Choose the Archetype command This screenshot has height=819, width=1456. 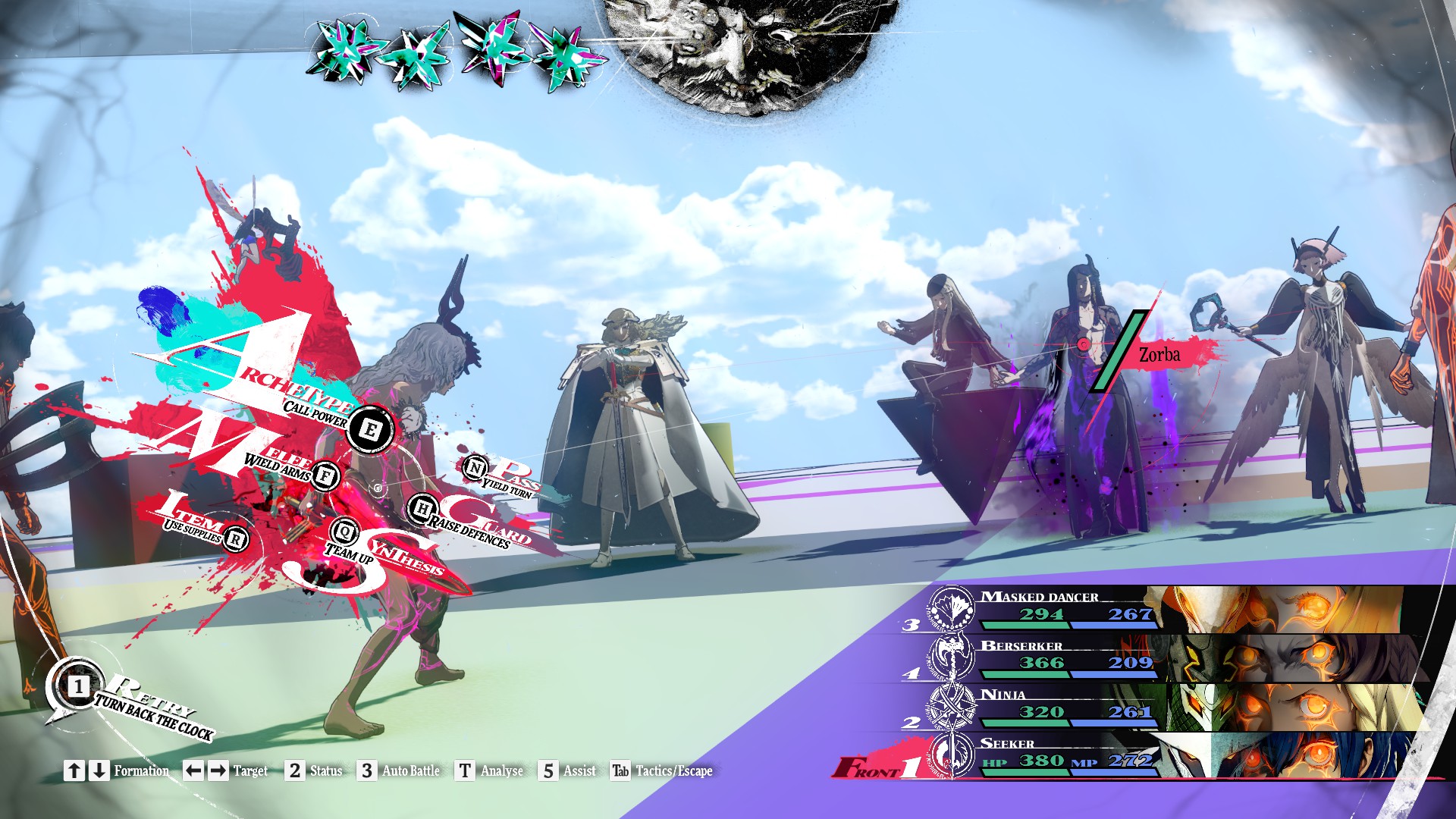pyautogui.click(x=370, y=429)
